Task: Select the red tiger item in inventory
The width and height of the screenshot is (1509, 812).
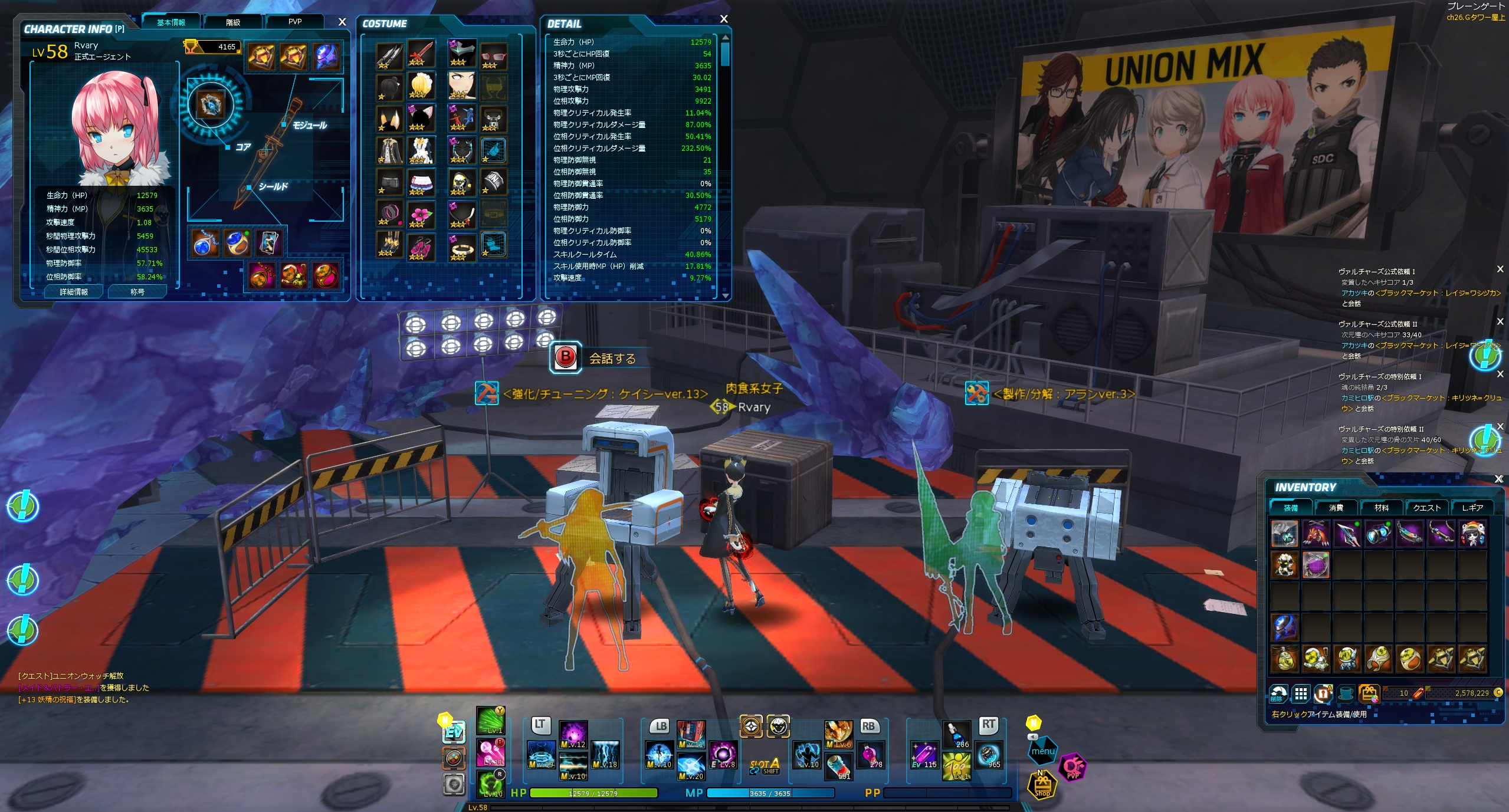Action: [x=1316, y=534]
